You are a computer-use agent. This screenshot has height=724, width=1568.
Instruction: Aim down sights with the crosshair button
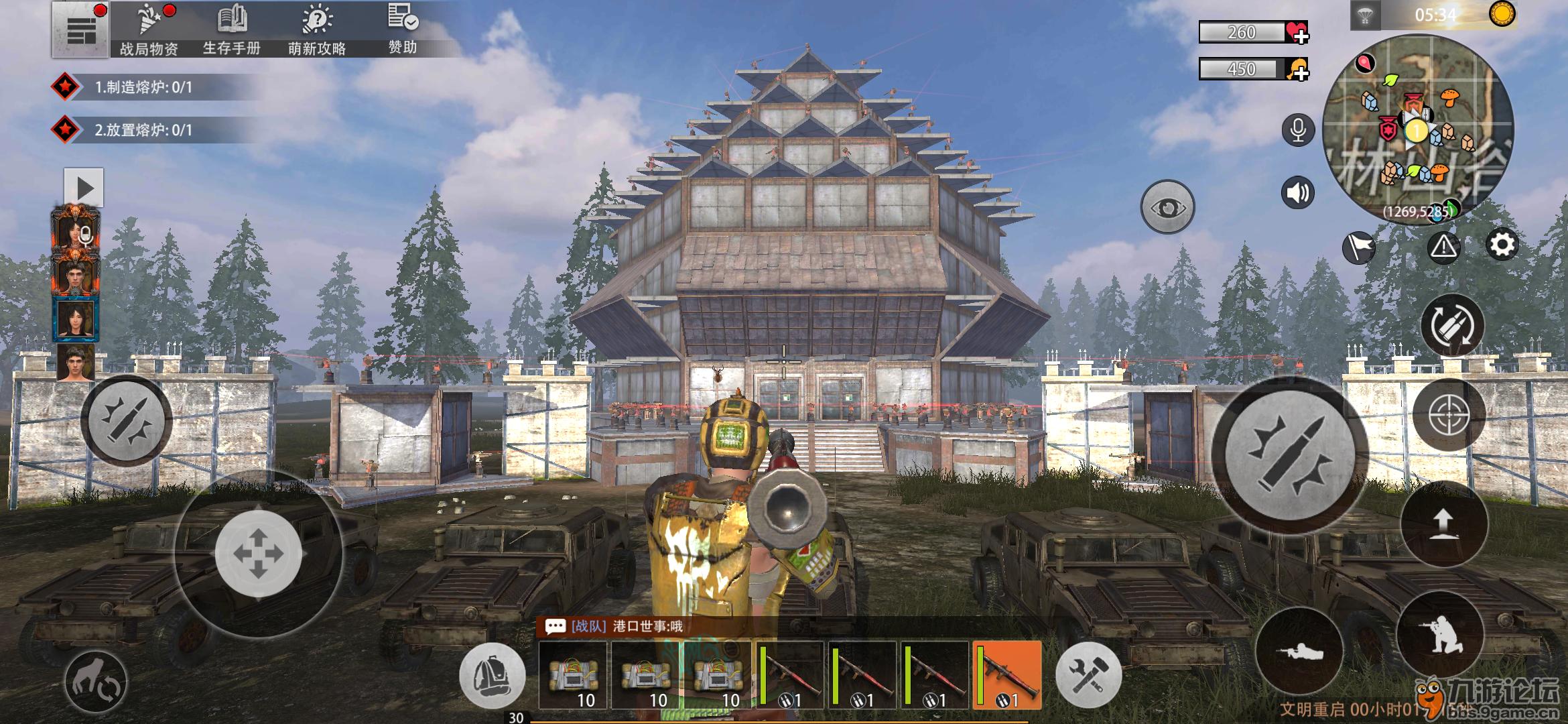tap(1449, 416)
